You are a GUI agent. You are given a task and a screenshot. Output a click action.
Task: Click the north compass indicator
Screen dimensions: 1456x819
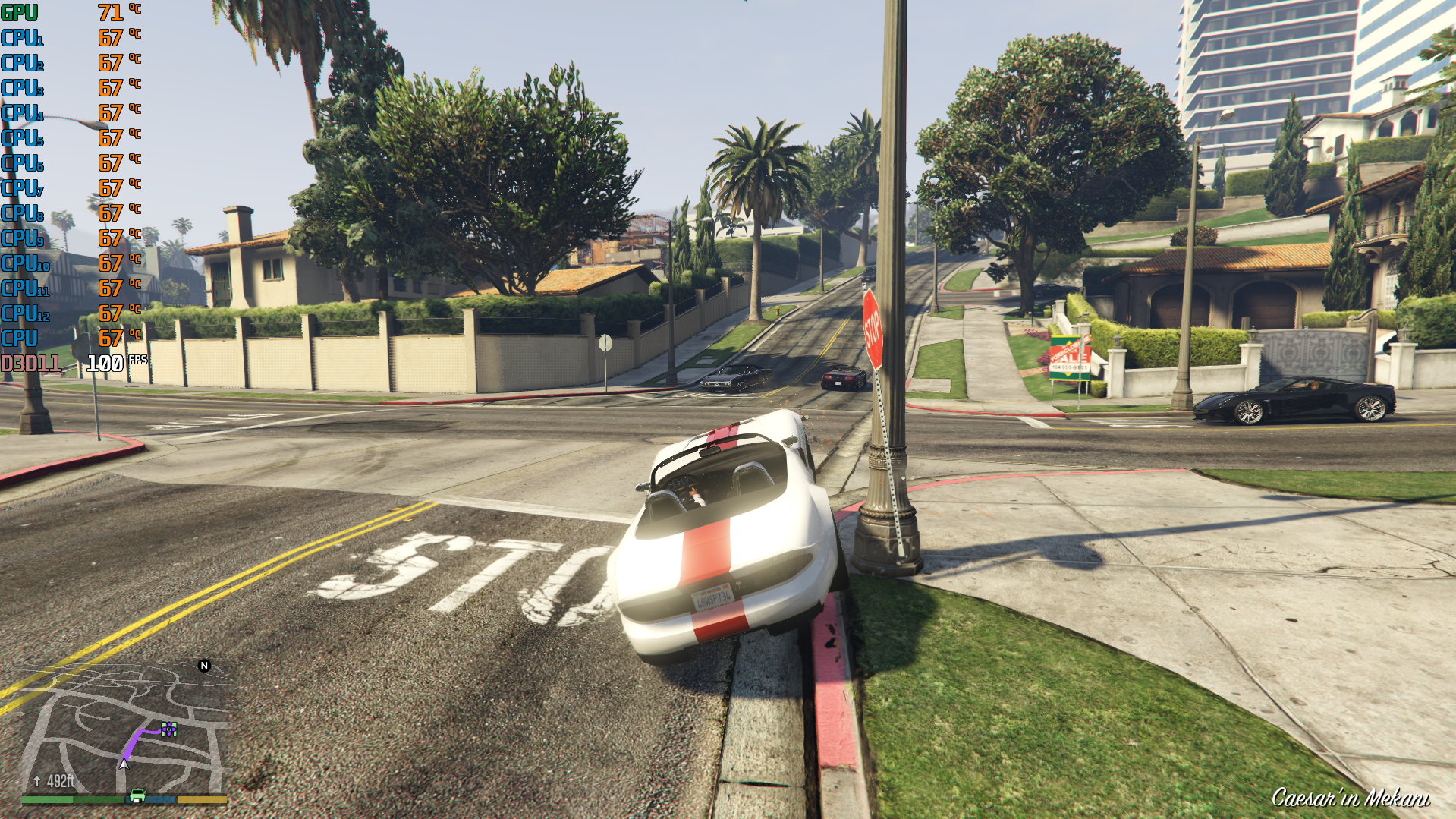tap(203, 666)
